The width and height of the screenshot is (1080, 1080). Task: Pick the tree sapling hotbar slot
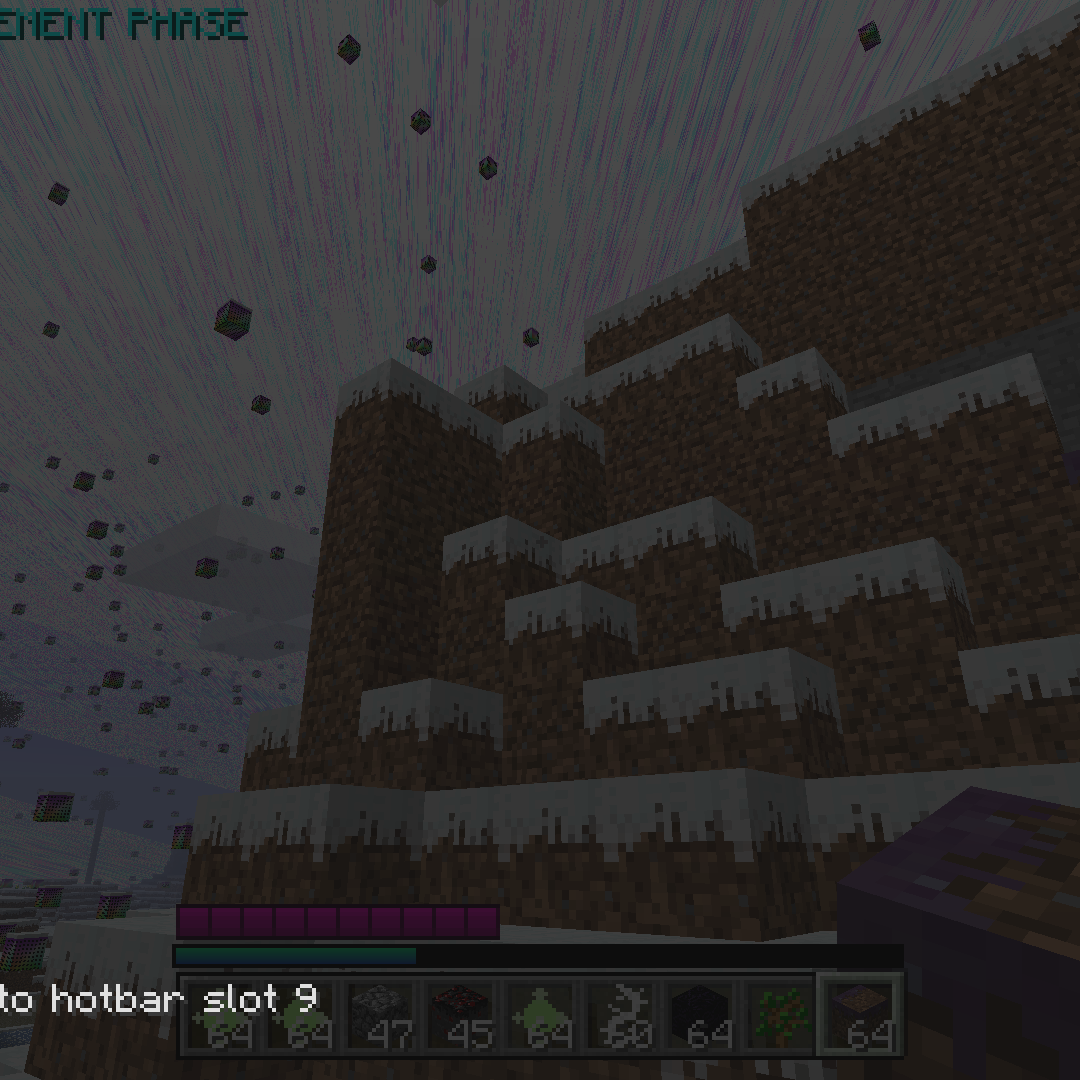click(780, 1014)
